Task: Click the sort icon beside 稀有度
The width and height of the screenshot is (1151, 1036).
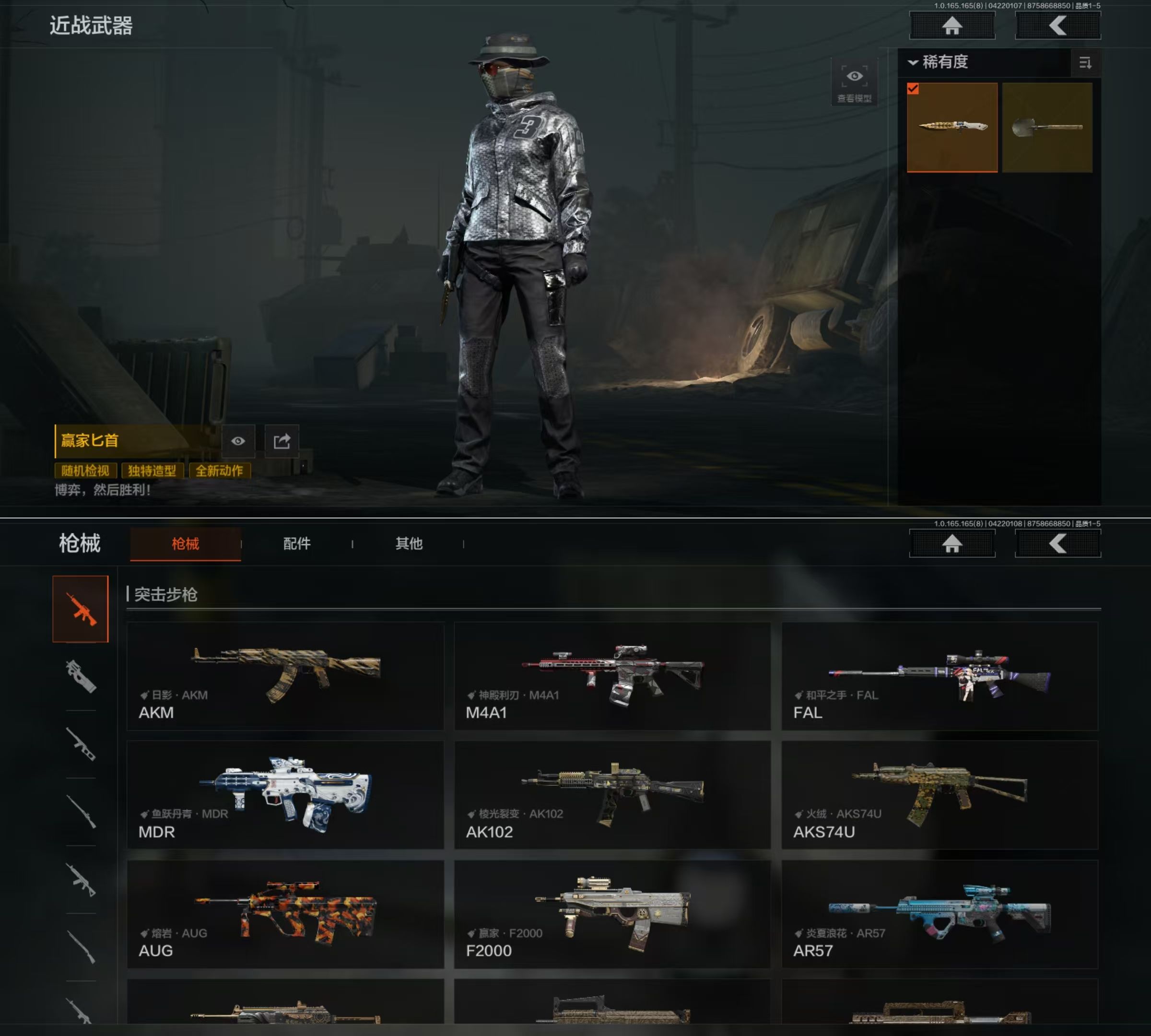Action: (1085, 63)
